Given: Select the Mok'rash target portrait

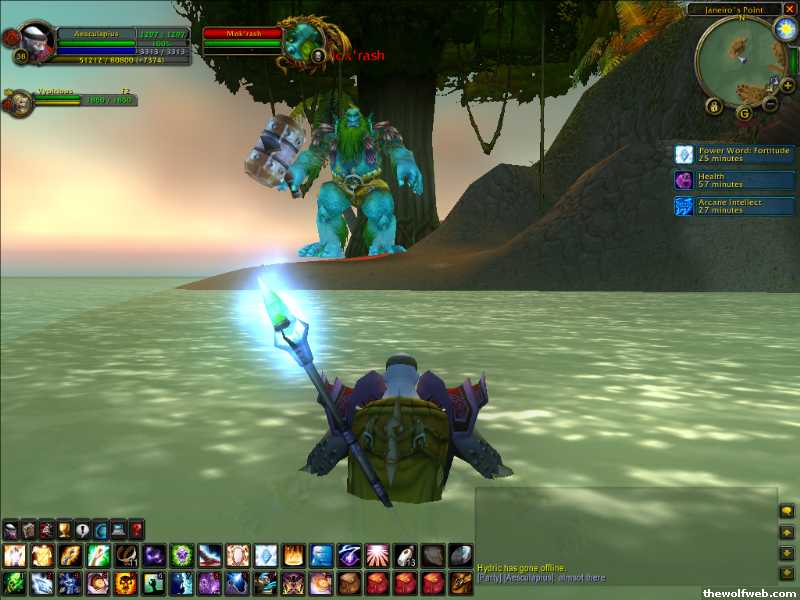Looking at the screenshot, I should point(300,42).
